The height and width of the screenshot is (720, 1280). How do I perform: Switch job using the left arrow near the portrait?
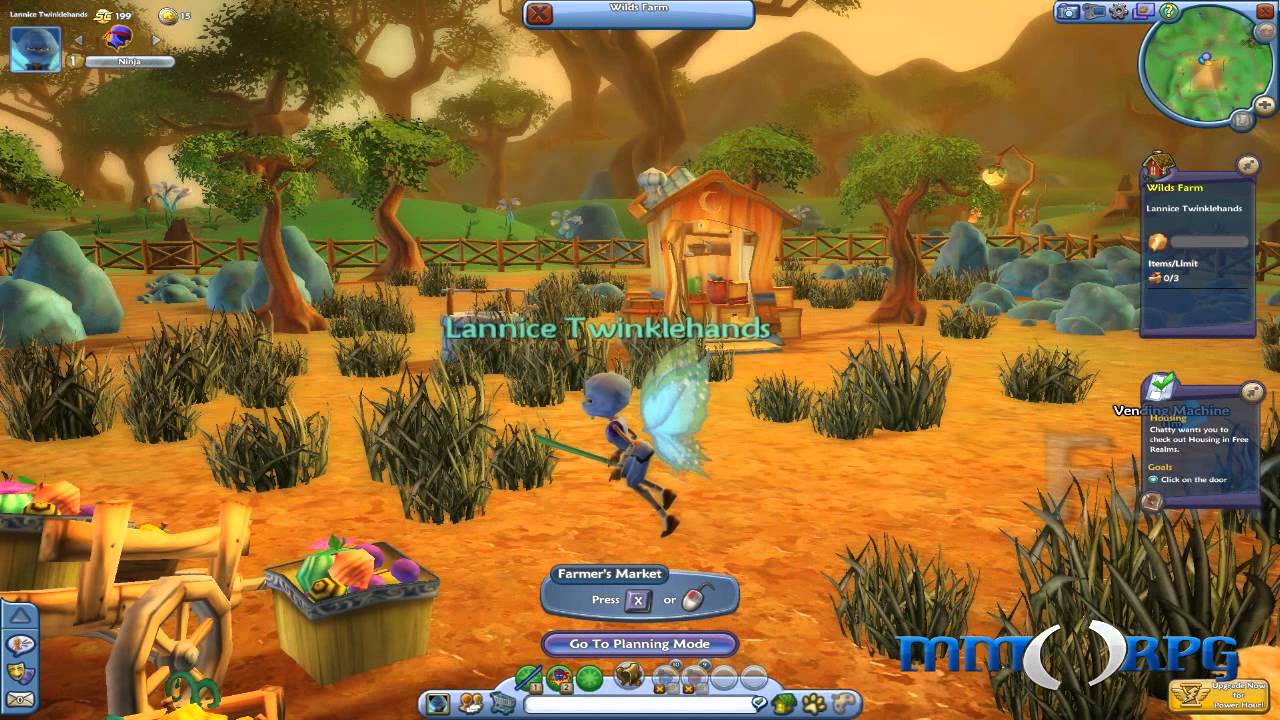point(77,38)
